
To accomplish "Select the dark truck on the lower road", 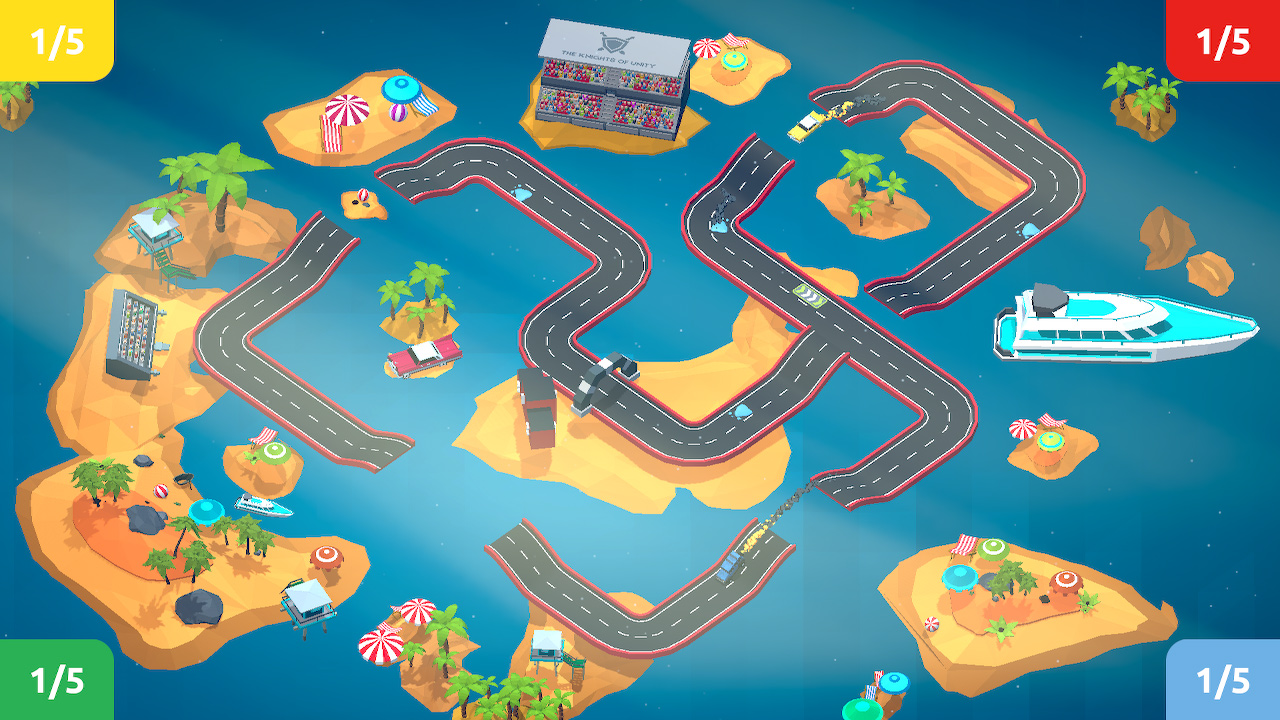I will [x=728, y=566].
